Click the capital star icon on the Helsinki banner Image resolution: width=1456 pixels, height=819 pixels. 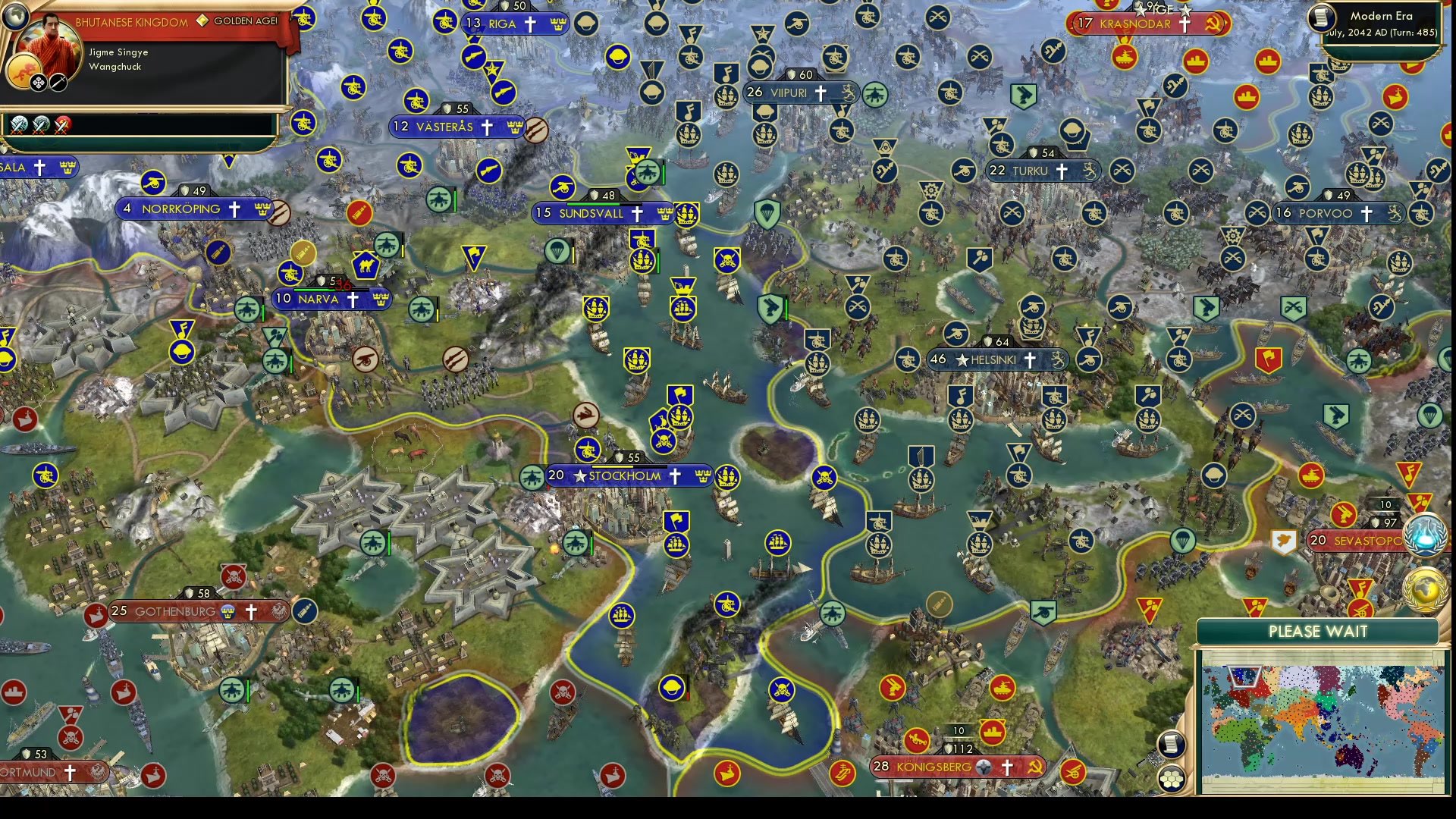coord(961,360)
